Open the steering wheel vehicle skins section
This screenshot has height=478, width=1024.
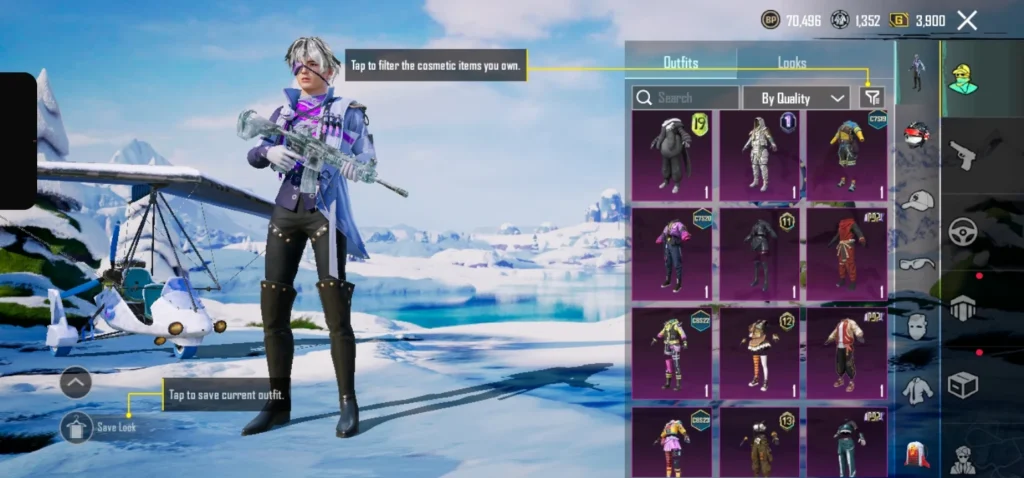pos(963,232)
